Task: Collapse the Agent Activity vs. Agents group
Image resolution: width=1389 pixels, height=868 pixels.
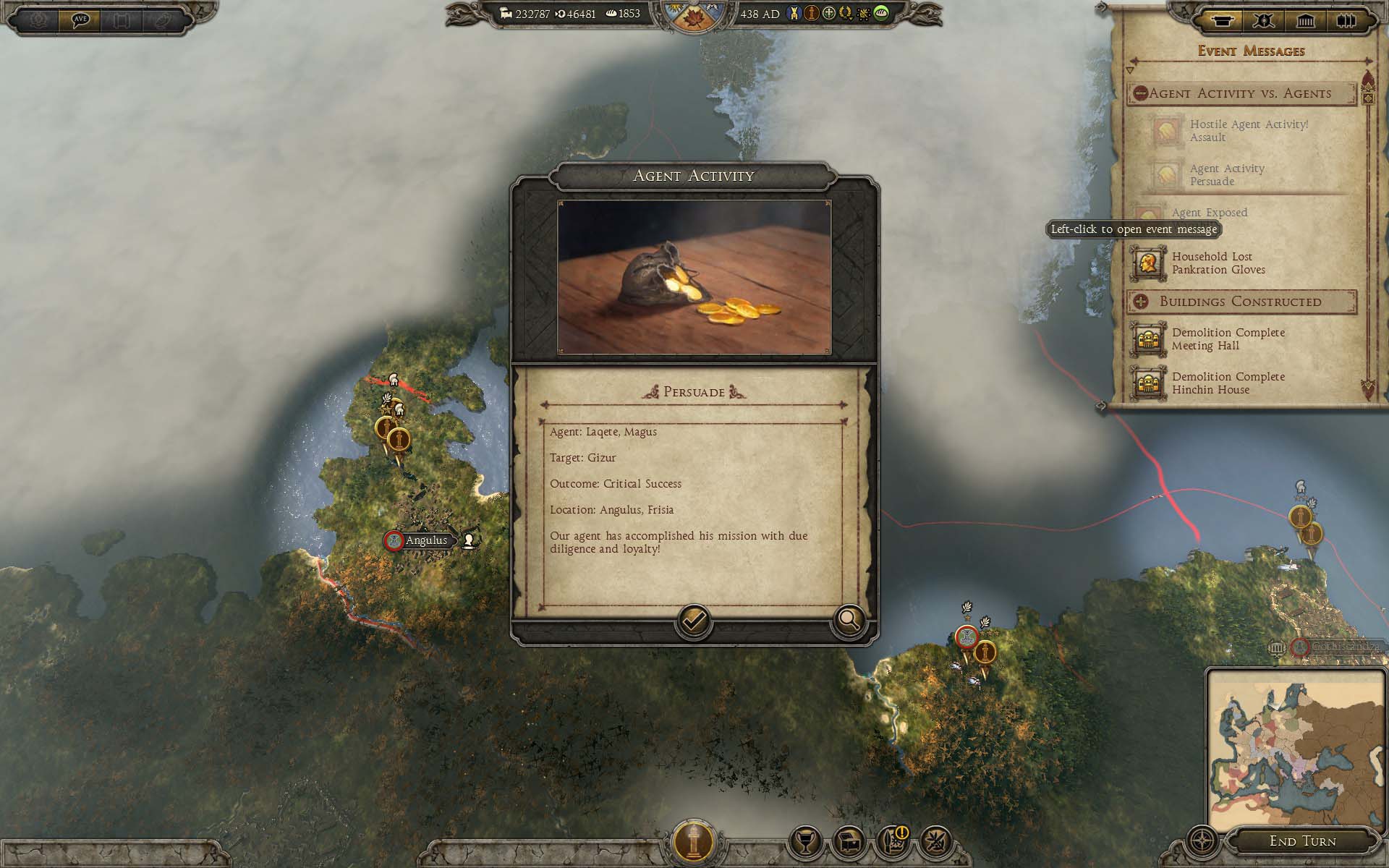Action: tap(1141, 93)
